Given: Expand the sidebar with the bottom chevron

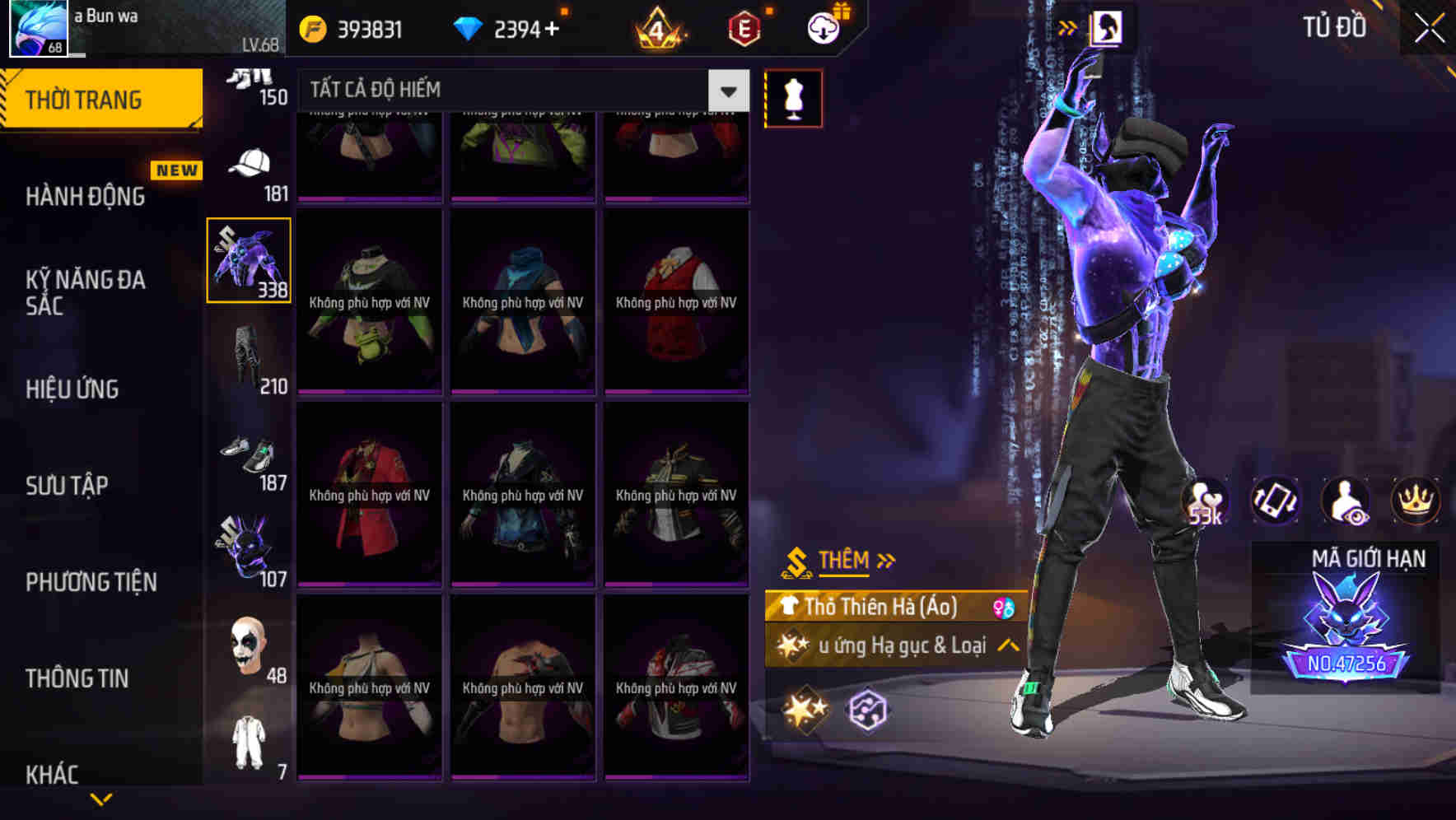Looking at the screenshot, I should pos(100,797).
